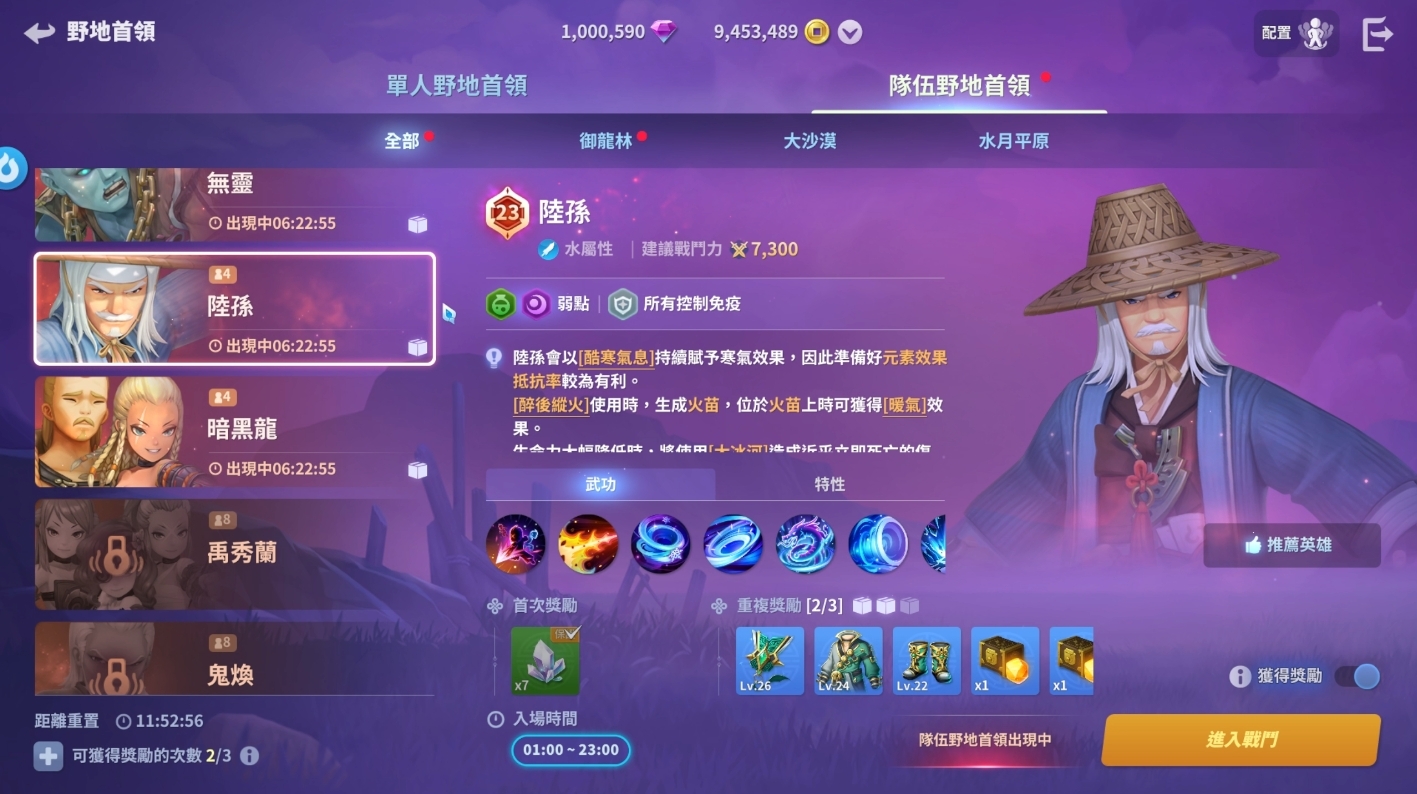Select the 單人野地首領 tab
This screenshot has width=1417, height=794.
pyautogui.click(x=458, y=87)
